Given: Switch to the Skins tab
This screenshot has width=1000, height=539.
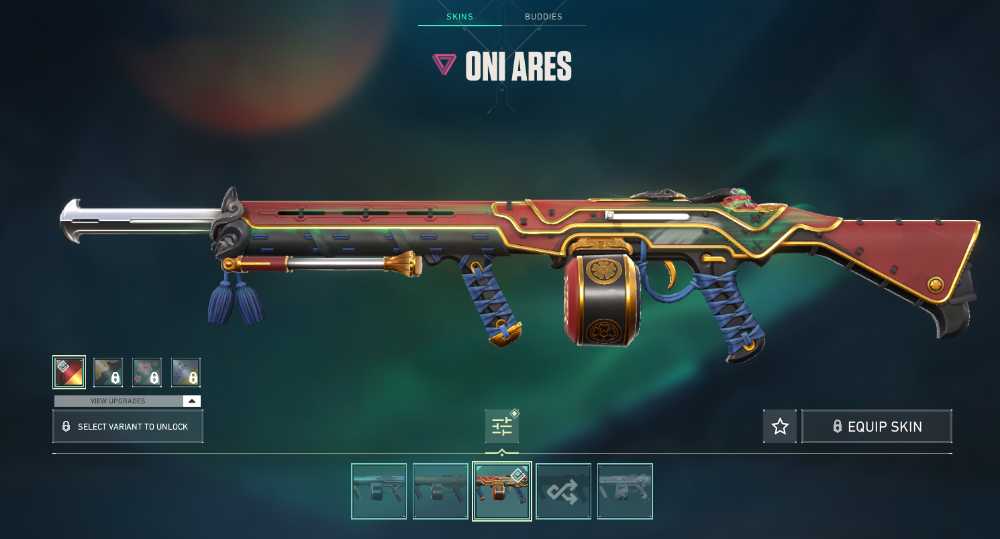Looking at the screenshot, I should pyautogui.click(x=459, y=17).
